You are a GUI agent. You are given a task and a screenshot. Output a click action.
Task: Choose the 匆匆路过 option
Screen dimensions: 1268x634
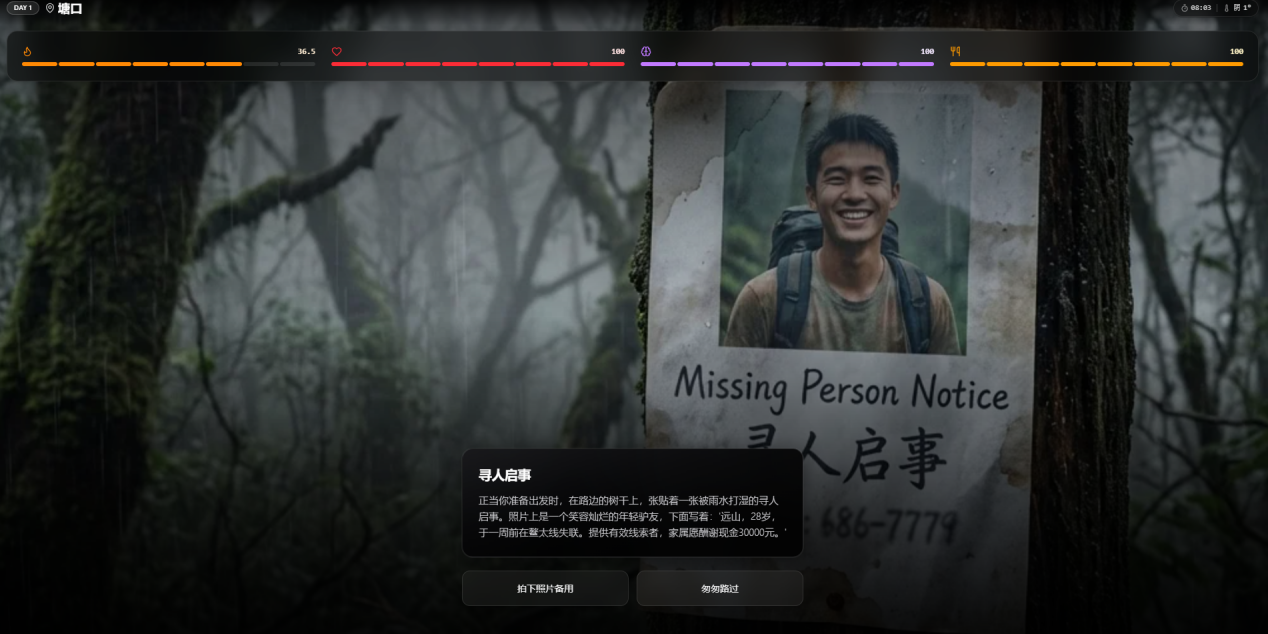coord(719,588)
